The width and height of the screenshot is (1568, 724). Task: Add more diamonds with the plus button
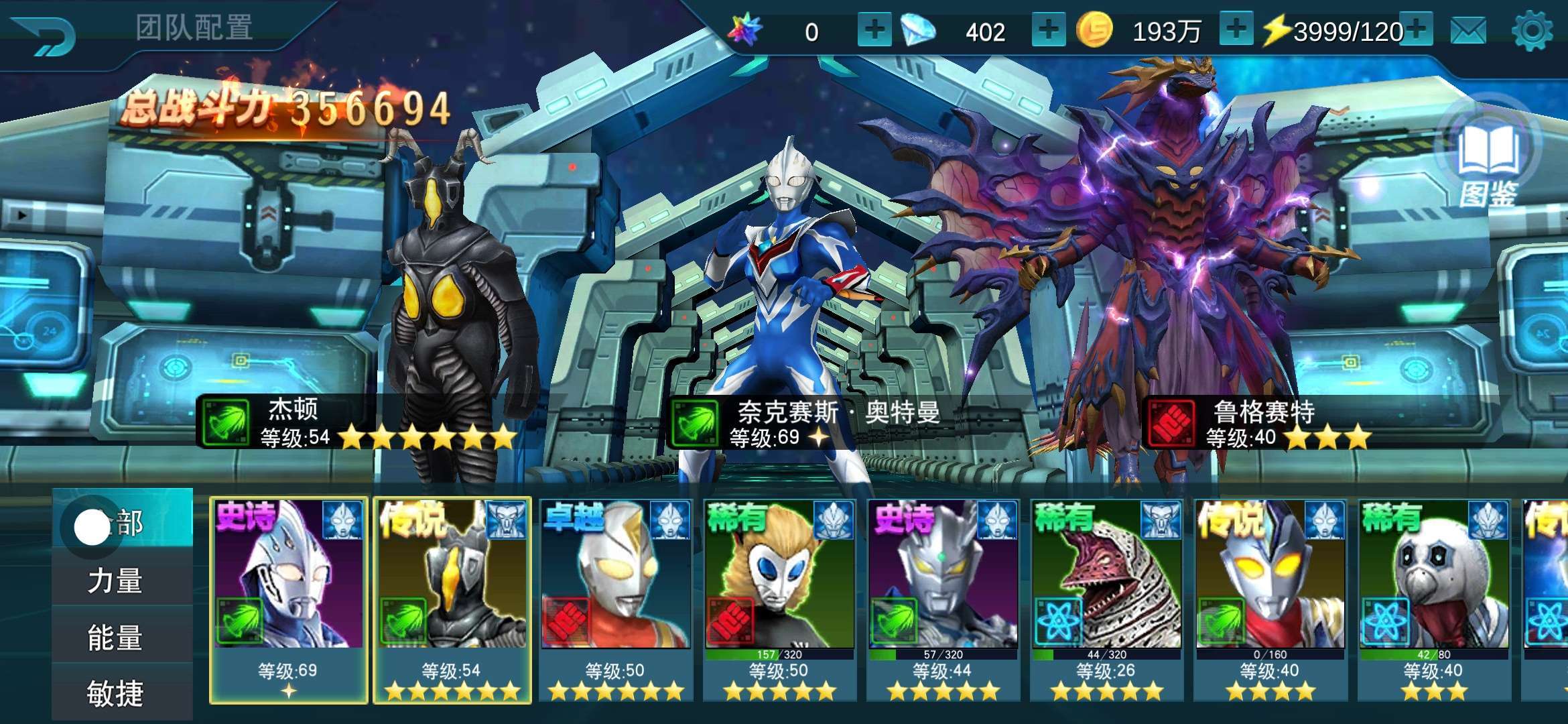(1048, 31)
